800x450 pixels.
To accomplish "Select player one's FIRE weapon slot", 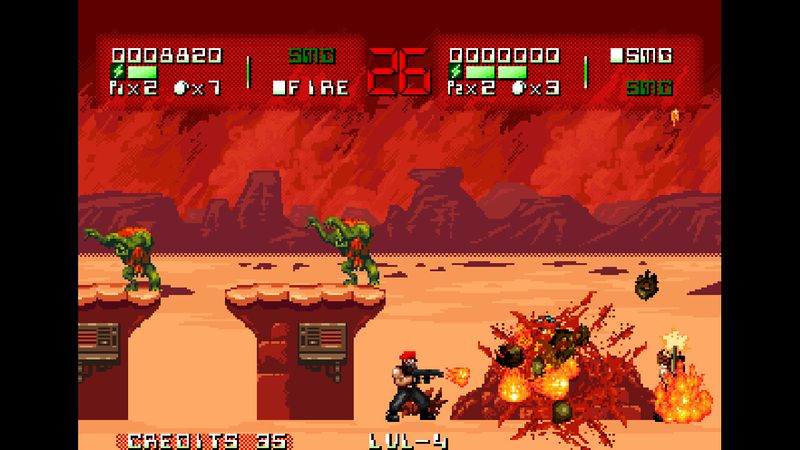I will 311,88.
